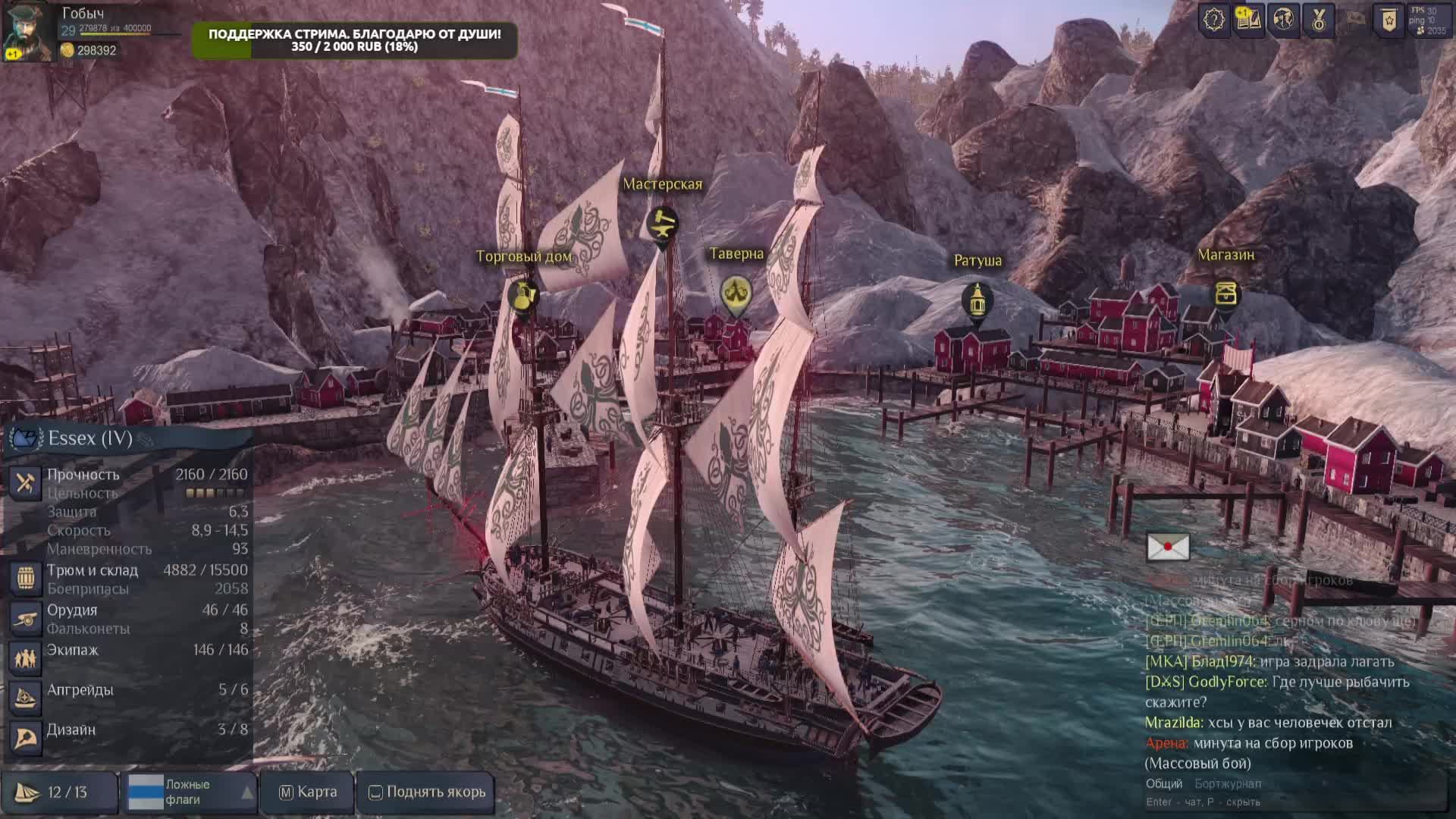The height and width of the screenshot is (819, 1456).
Task: Open the Карта map button
Action: tap(307, 792)
